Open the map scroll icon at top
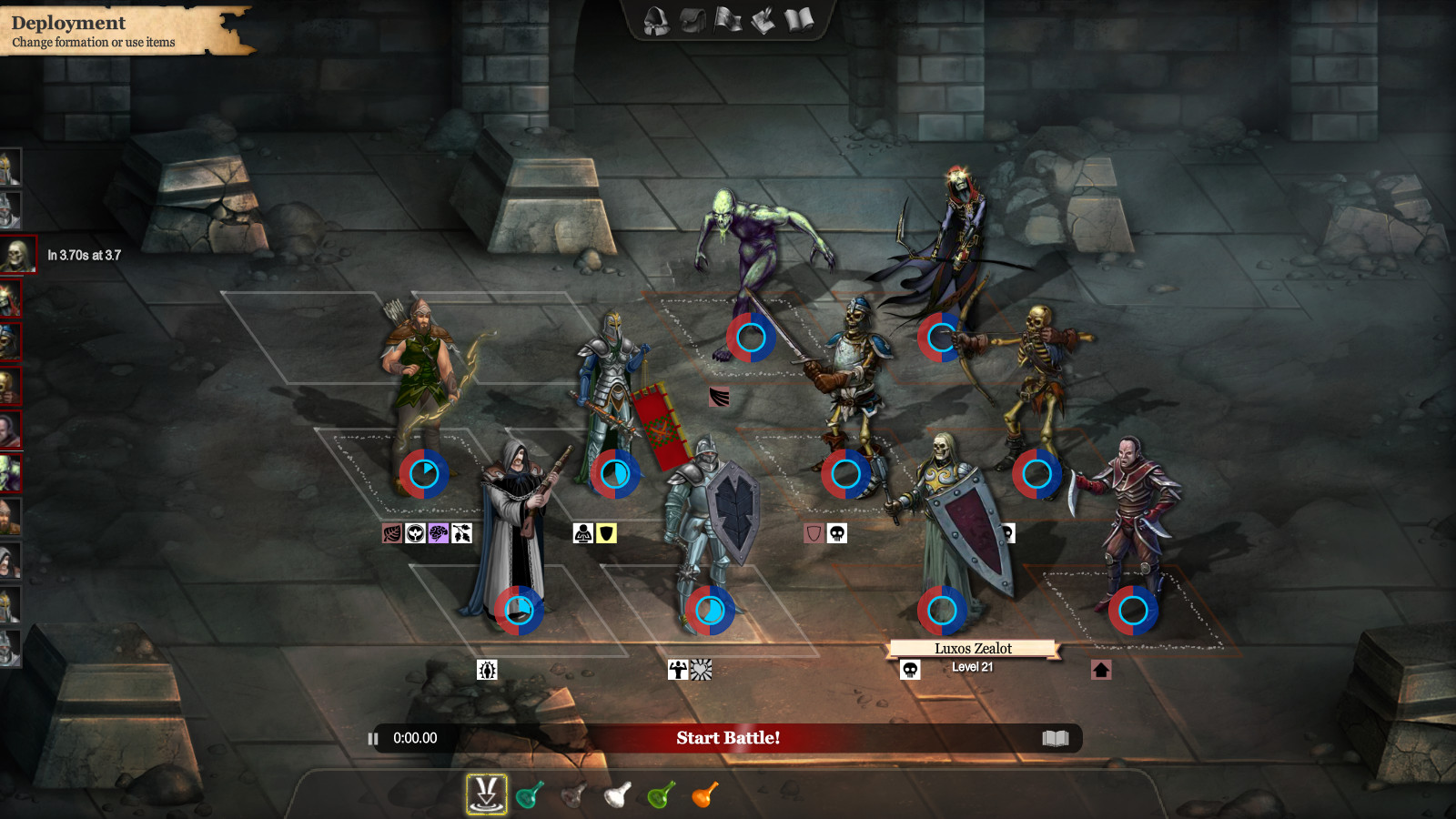 pos(763,20)
